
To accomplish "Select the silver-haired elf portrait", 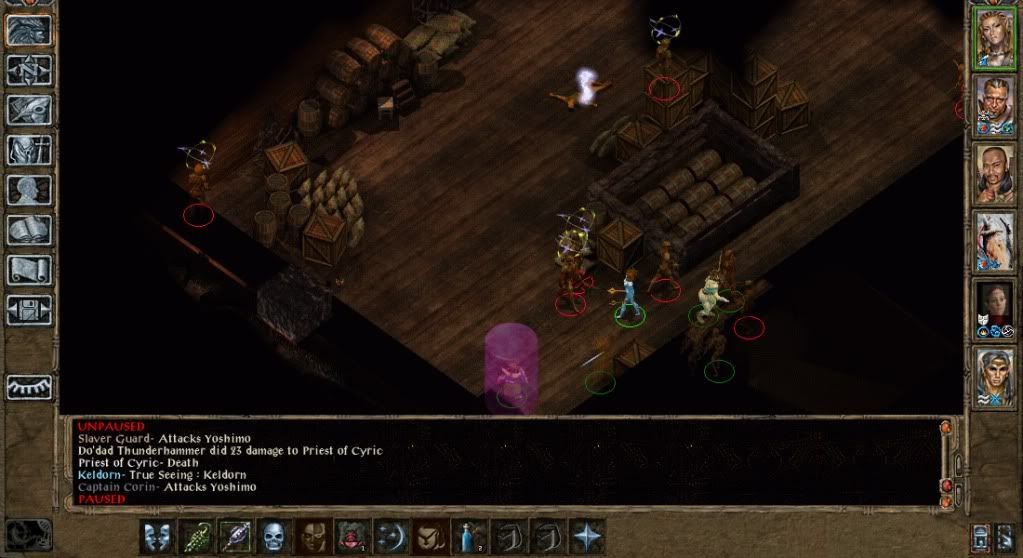I will pyautogui.click(x=996, y=377).
